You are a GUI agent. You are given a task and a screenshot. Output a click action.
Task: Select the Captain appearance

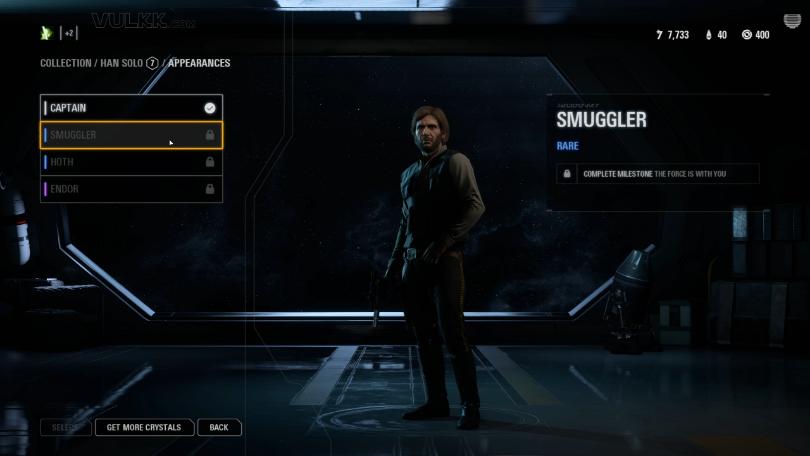coord(130,108)
